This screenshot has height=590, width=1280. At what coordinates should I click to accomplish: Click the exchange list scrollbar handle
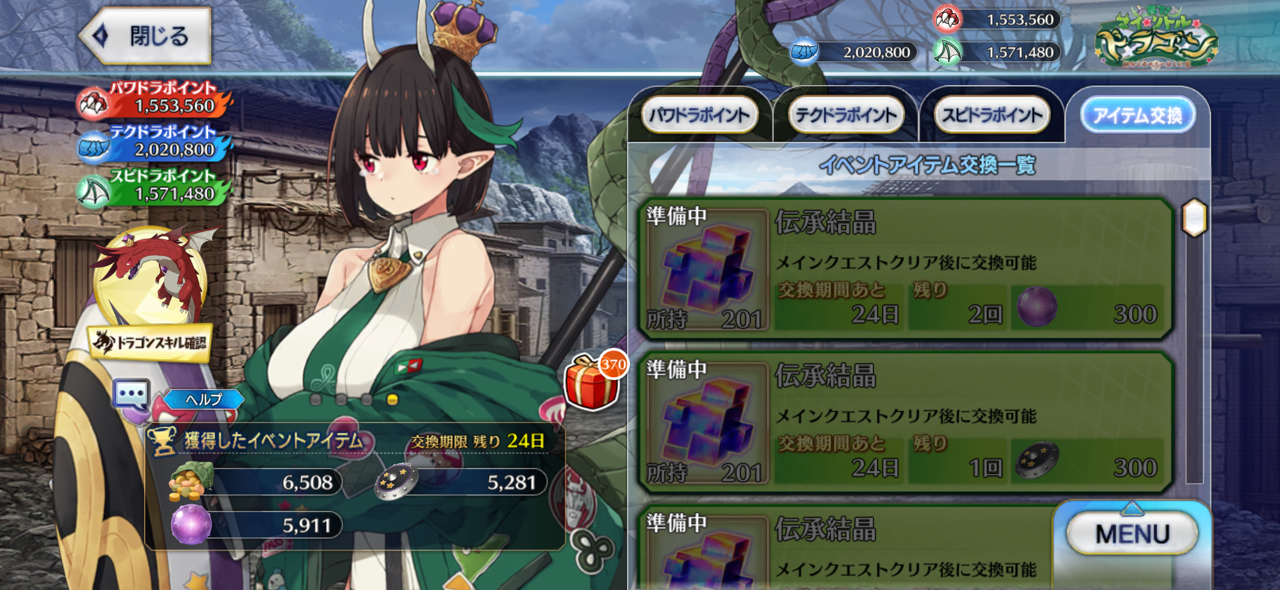(x=1194, y=217)
